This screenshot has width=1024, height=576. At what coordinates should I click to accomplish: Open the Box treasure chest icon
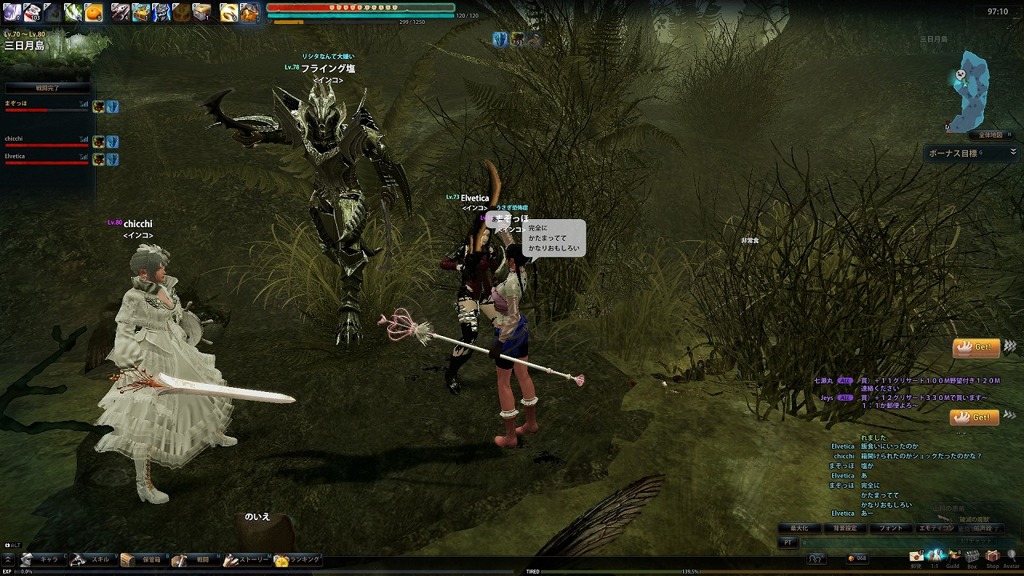[x=972, y=557]
